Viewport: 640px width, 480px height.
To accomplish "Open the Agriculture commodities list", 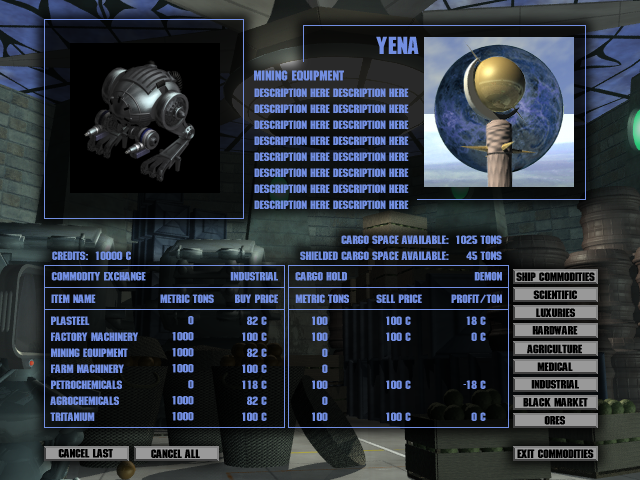I will pos(555,349).
